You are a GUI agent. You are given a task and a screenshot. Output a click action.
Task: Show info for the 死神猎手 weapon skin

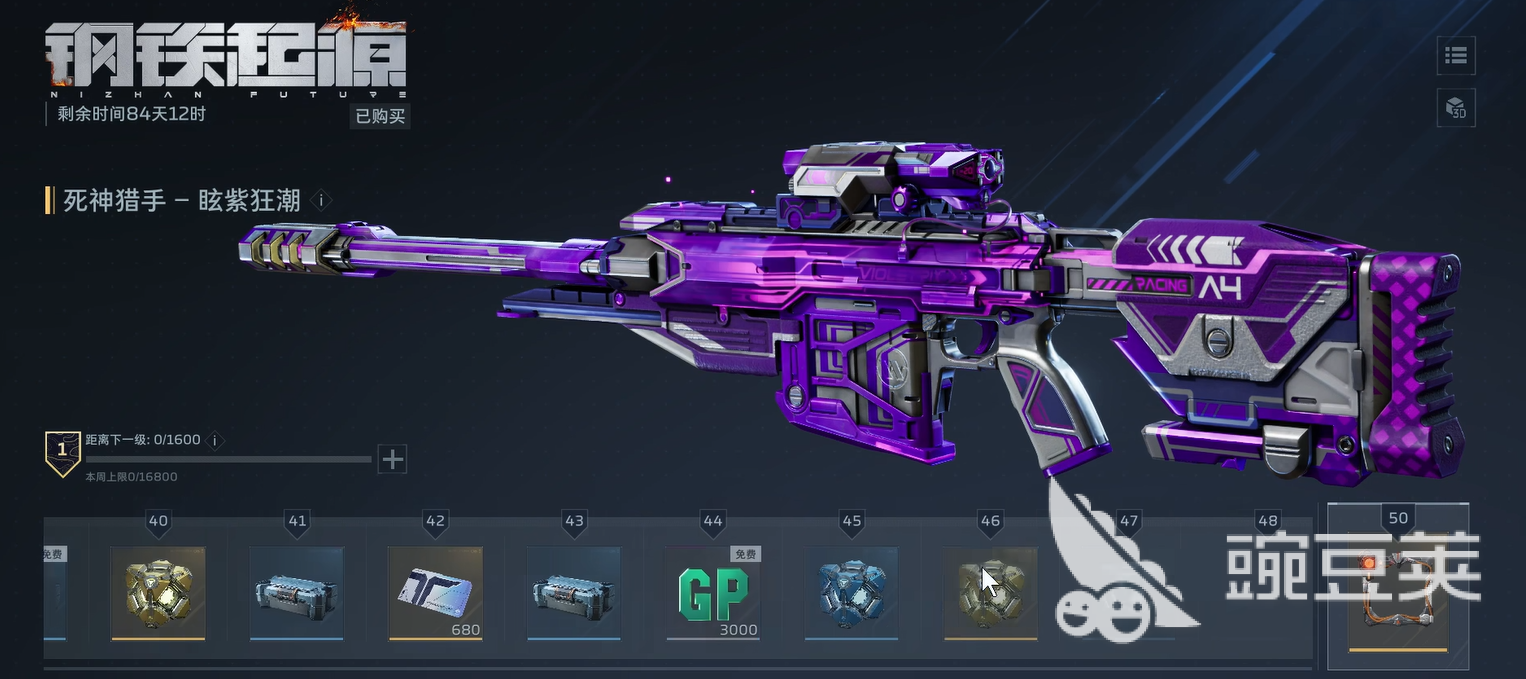click(320, 200)
